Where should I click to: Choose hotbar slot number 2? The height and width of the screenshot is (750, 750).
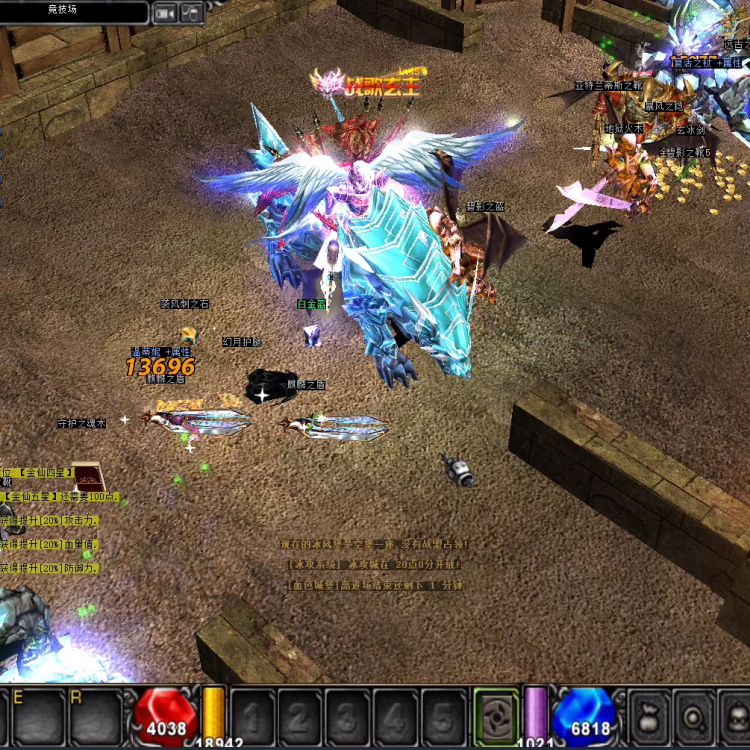pos(299,716)
